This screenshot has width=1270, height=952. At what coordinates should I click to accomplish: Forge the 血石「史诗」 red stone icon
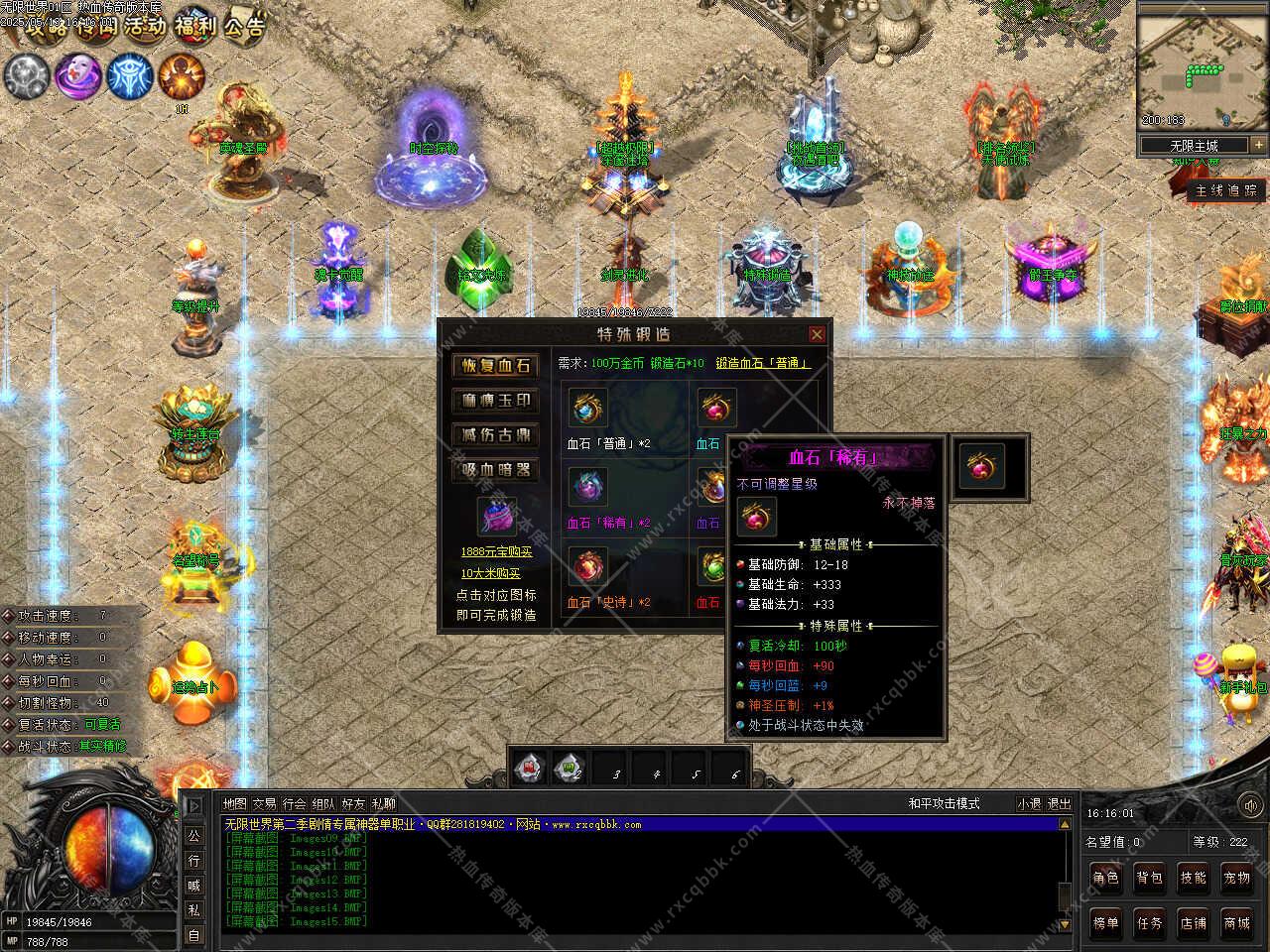click(x=587, y=566)
